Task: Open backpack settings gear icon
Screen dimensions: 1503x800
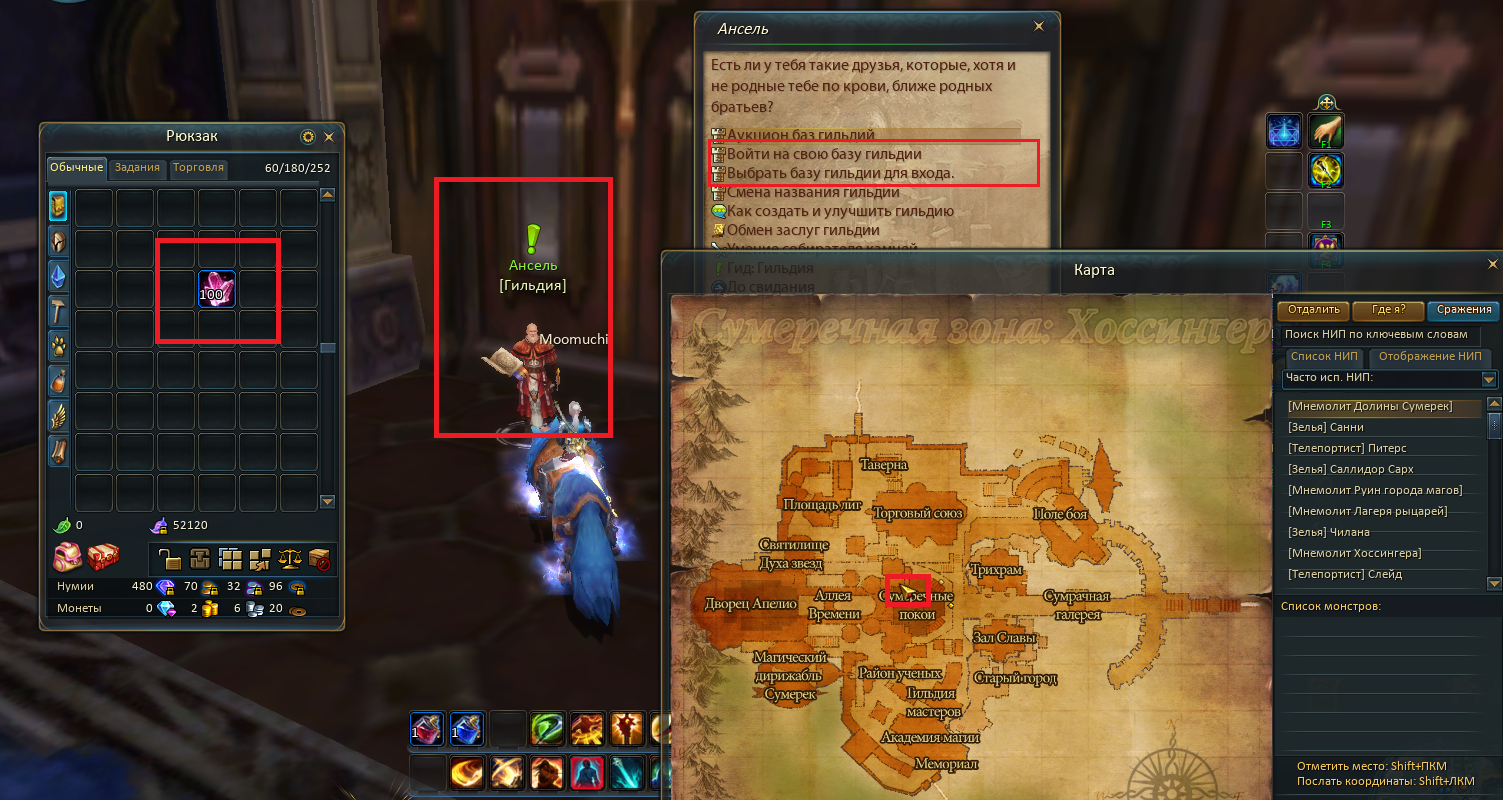Action: click(308, 137)
